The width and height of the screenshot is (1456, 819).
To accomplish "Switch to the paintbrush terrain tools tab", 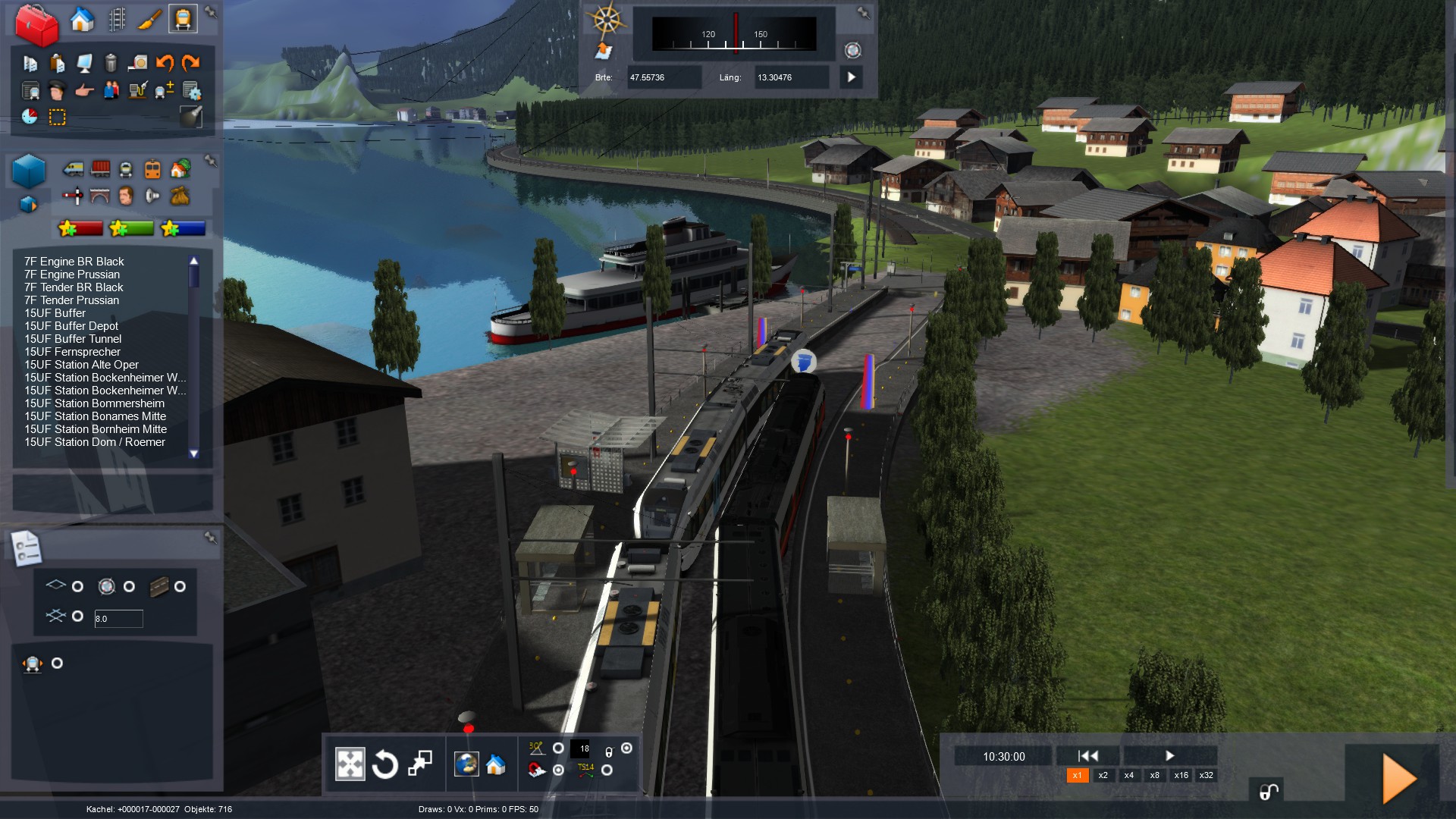I will click(x=149, y=20).
